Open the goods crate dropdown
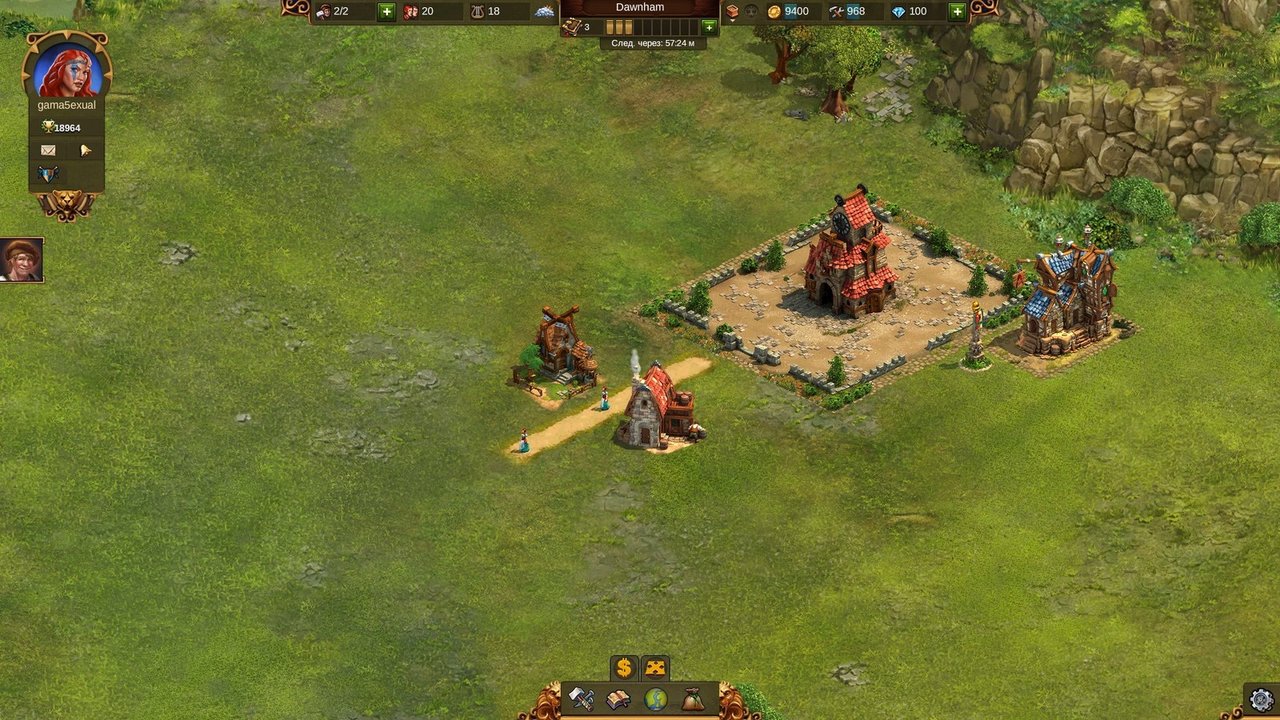 pyautogui.click(x=732, y=12)
